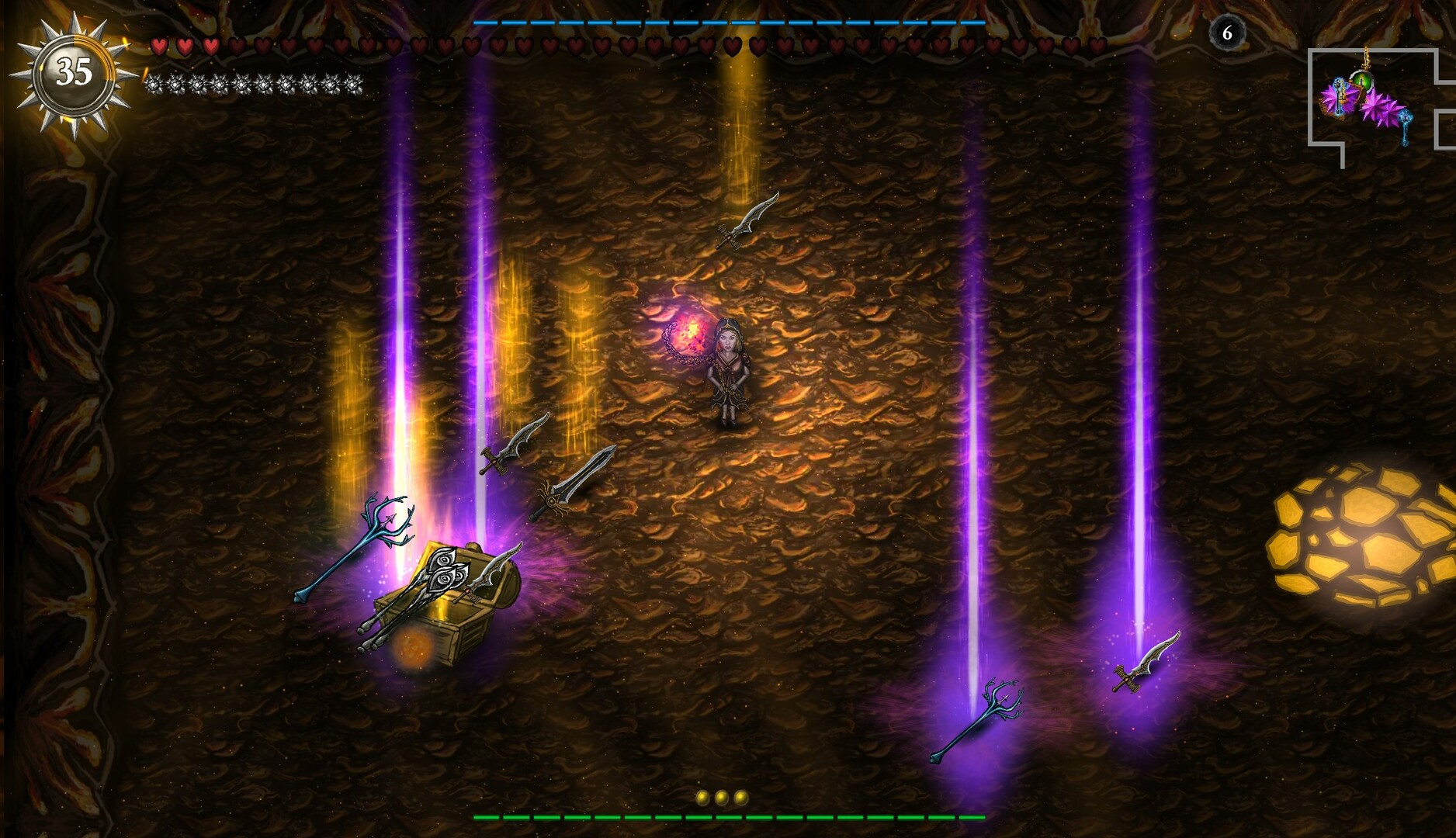Select the green orb key on the minimap

tap(1362, 81)
